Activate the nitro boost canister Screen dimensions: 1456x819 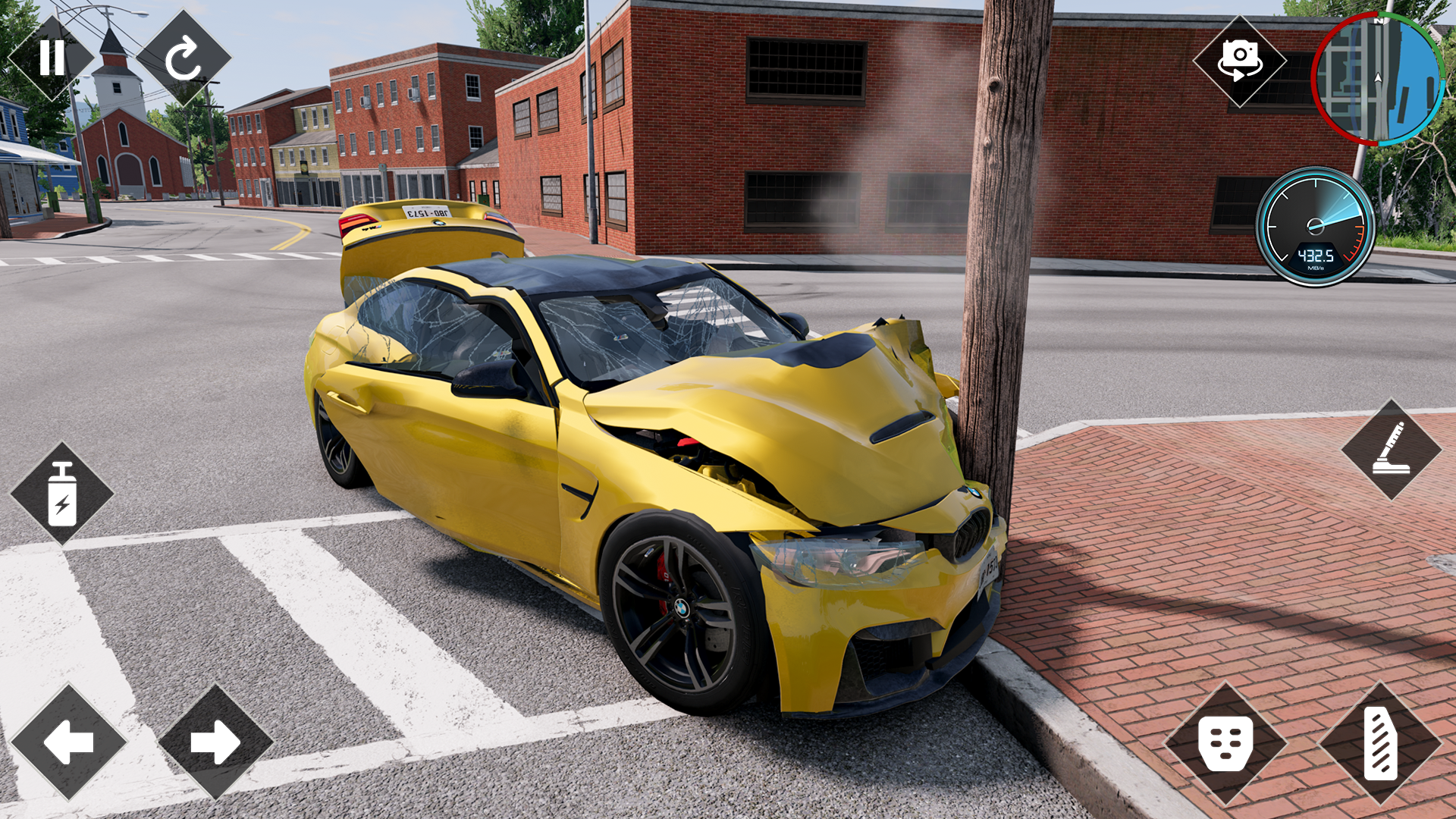click(x=62, y=494)
